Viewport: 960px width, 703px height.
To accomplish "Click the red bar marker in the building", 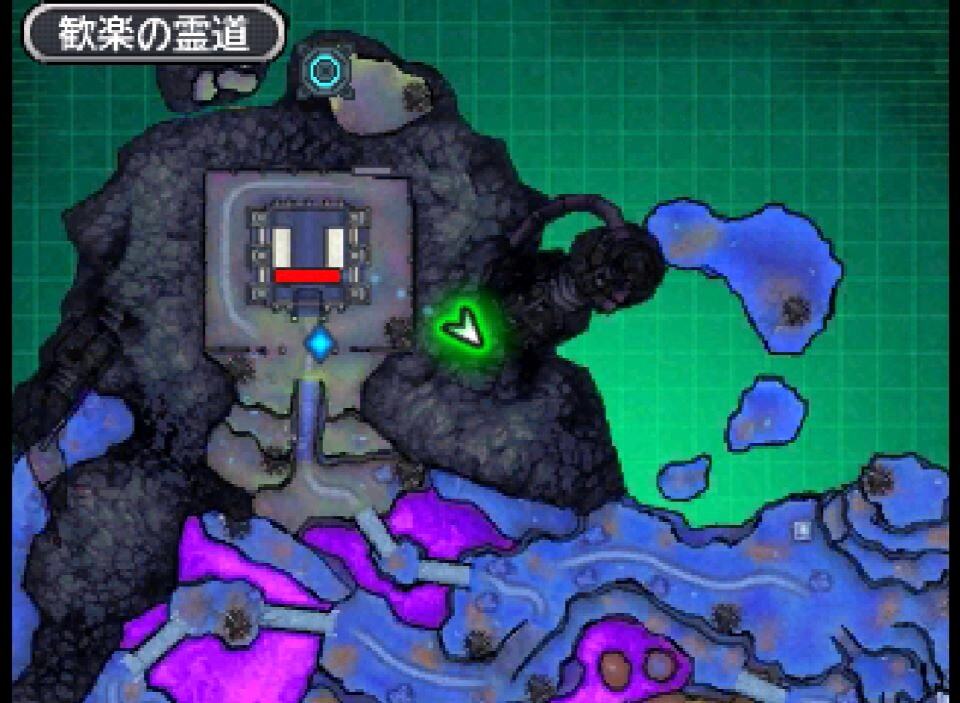I will point(307,276).
